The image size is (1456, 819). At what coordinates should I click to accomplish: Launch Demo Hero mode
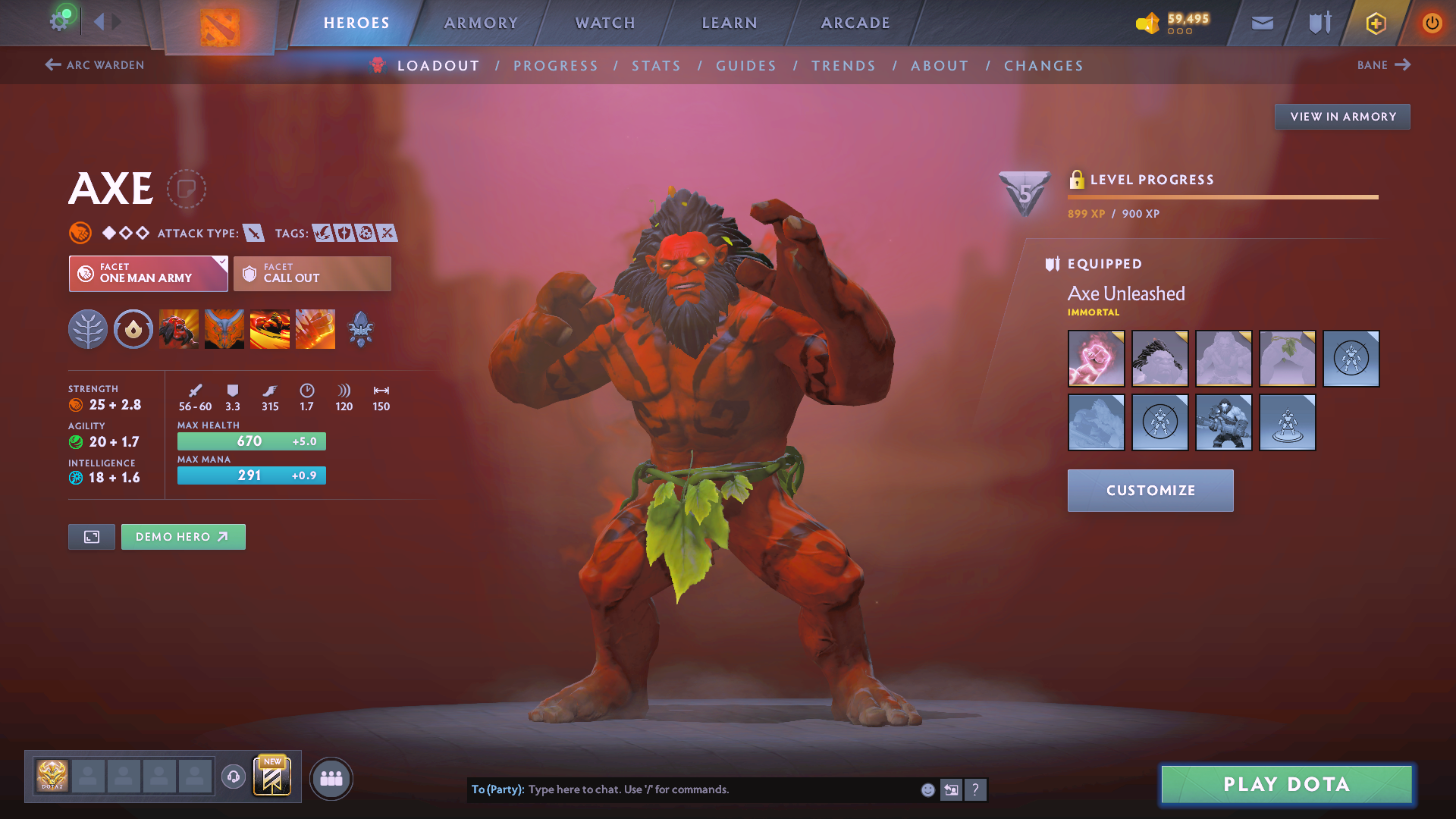coord(183,537)
